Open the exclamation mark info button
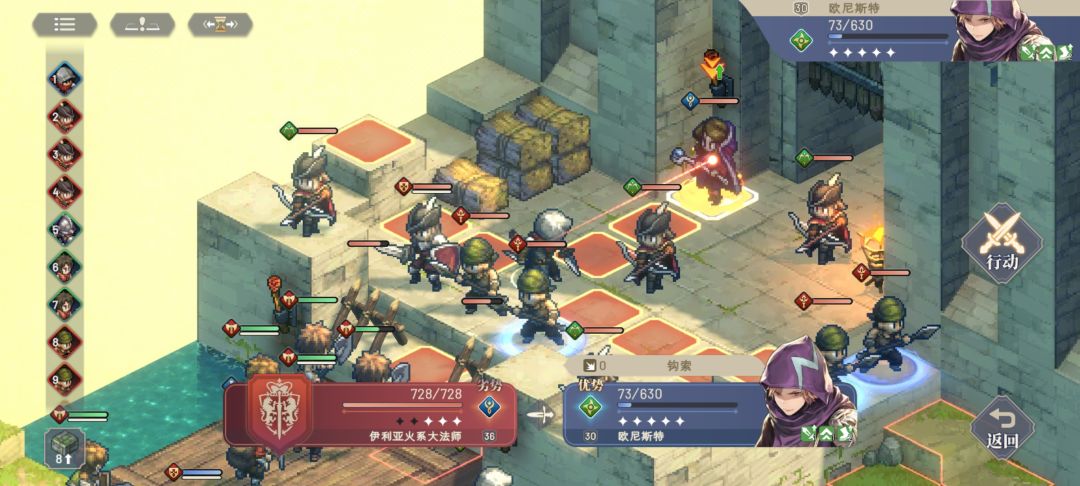The height and width of the screenshot is (486, 1080). click(x=142, y=24)
